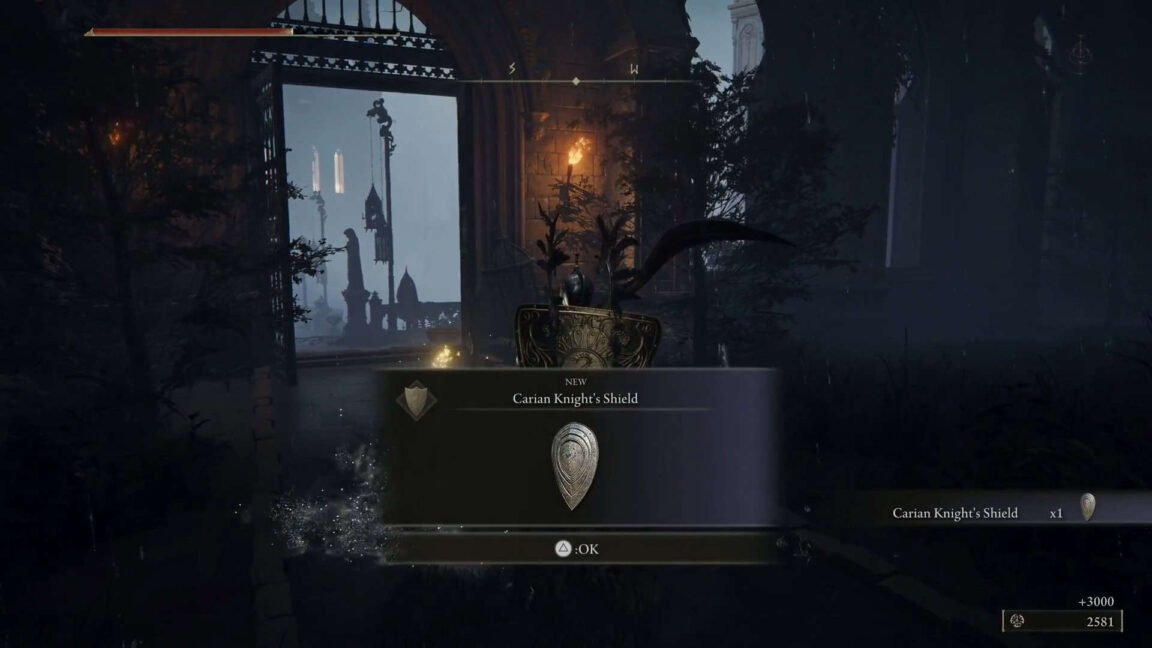This screenshot has width=1152, height=648.
Task: Select the Carian Knight's Shield image in popup
Action: click(574, 466)
